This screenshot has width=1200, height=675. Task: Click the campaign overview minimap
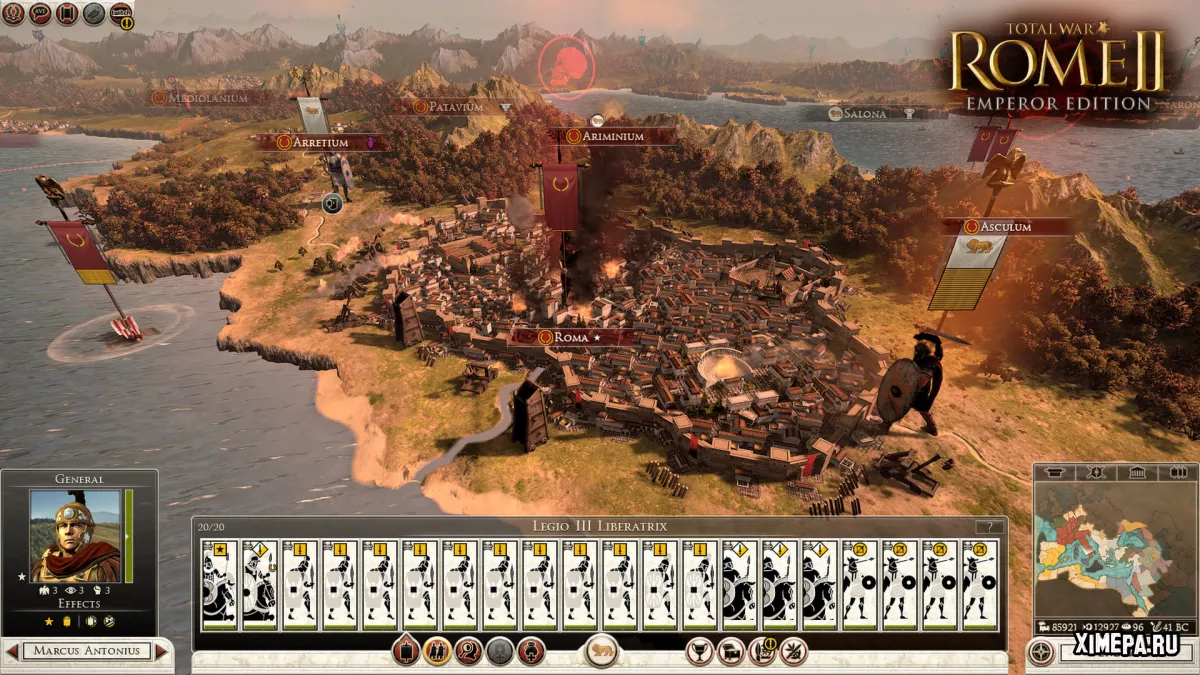pos(1113,550)
